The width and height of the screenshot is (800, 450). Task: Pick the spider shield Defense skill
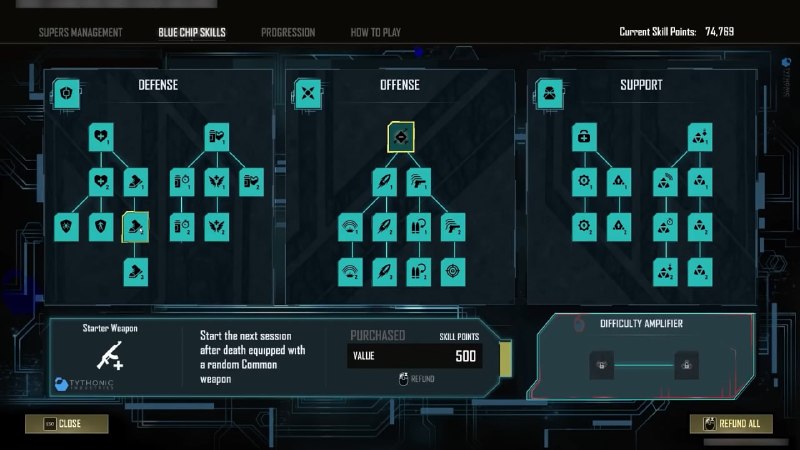67,227
